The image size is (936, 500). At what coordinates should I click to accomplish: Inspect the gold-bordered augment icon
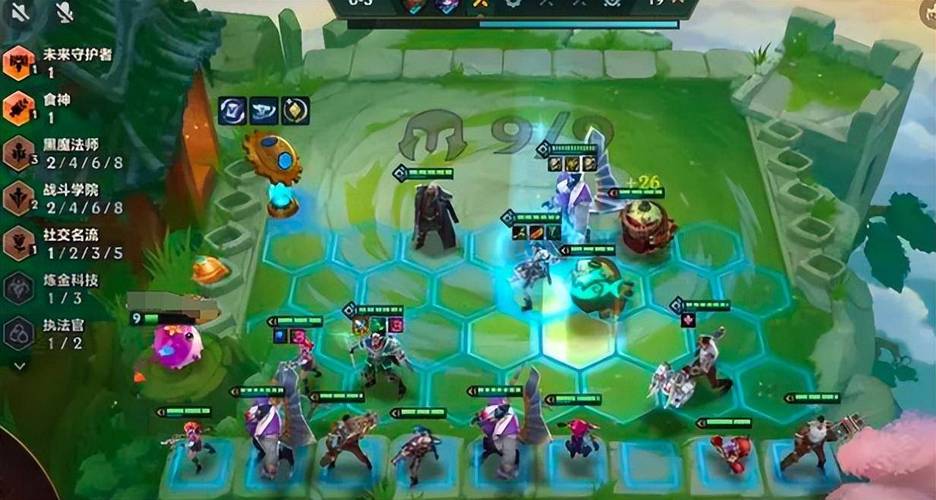(x=294, y=110)
